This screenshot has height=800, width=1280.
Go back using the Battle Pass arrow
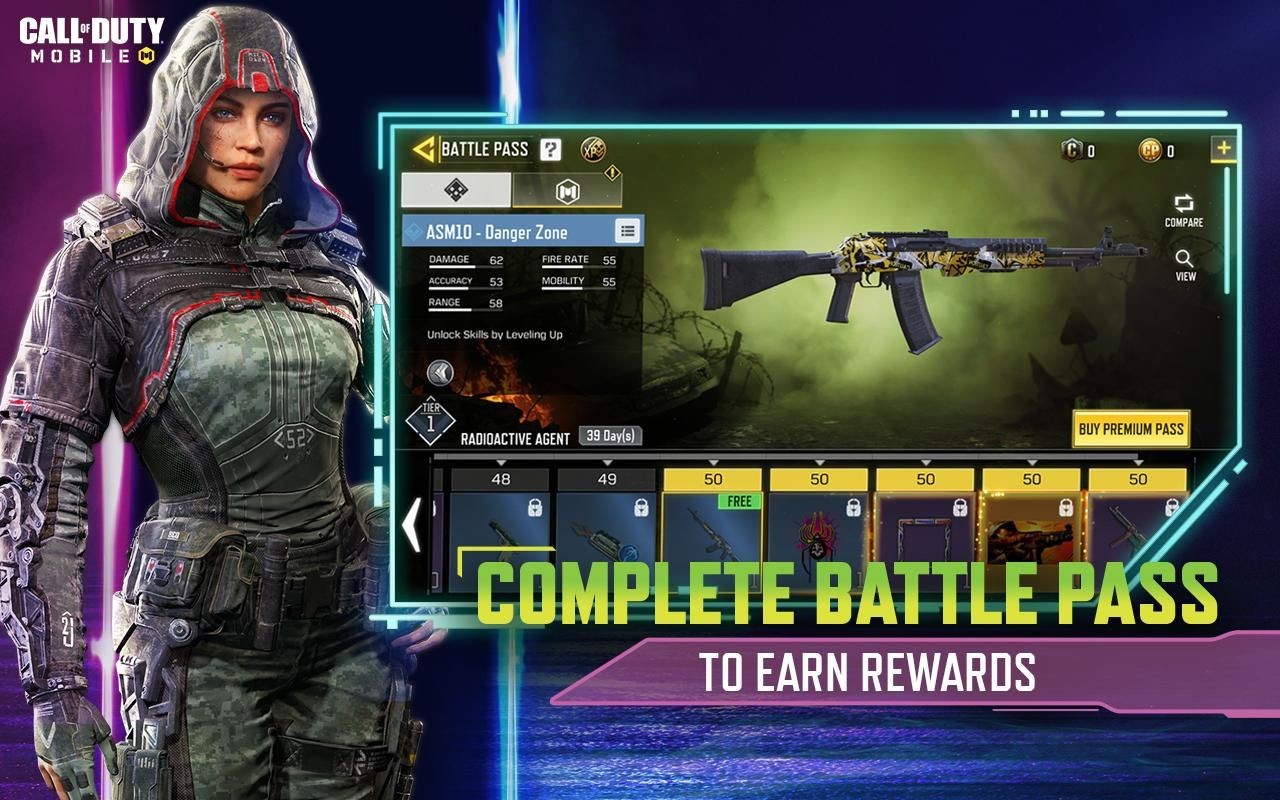425,150
